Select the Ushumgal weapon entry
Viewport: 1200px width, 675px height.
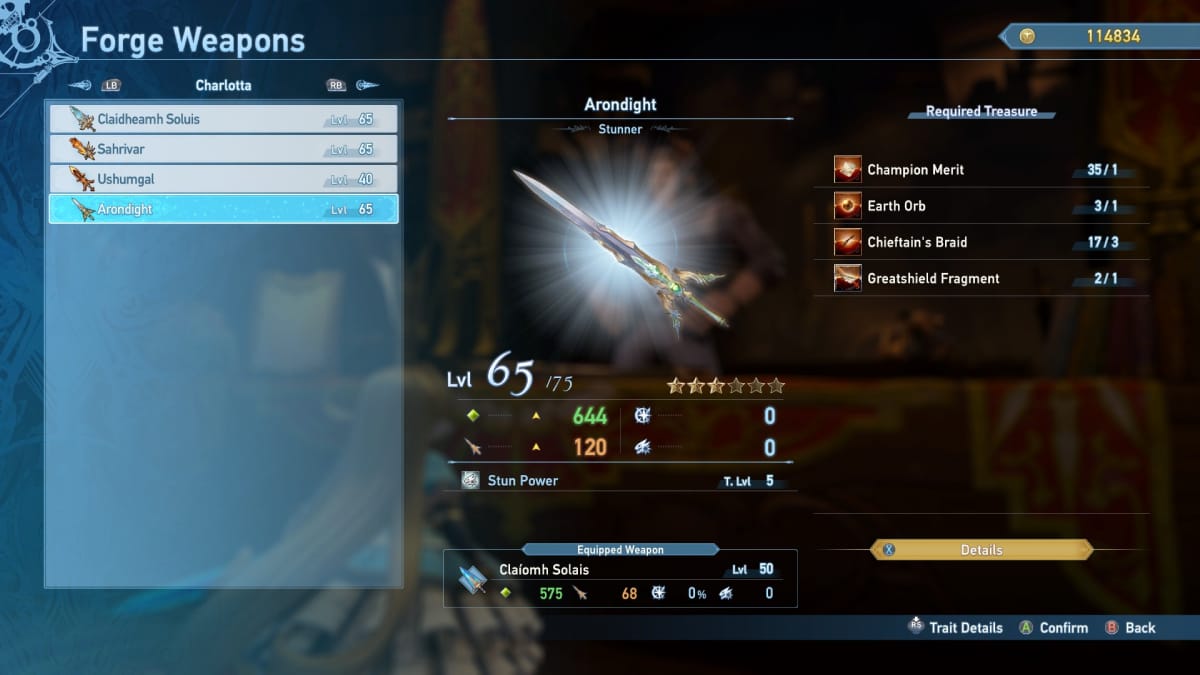click(x=223, y=179)
